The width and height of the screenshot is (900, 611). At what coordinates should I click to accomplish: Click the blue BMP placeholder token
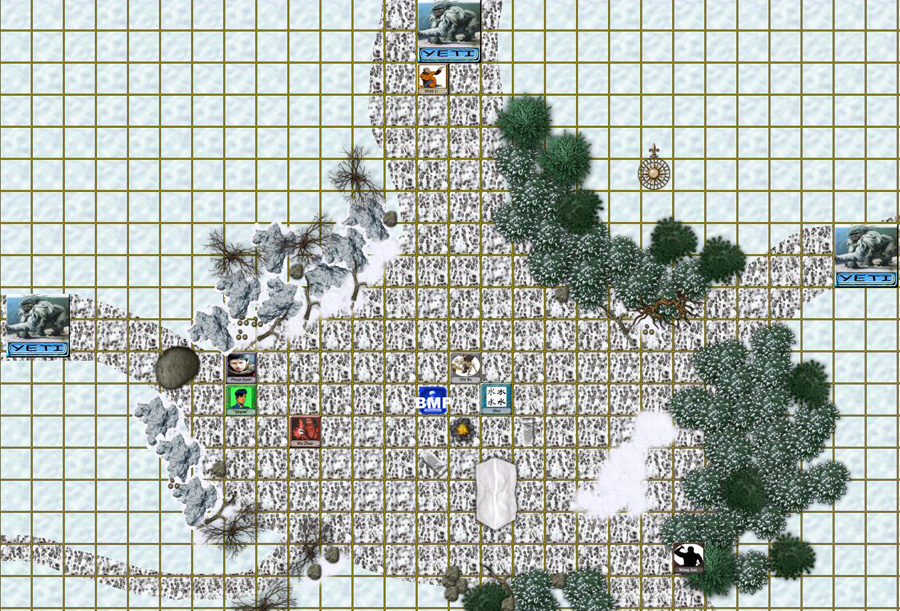point(433,400)
